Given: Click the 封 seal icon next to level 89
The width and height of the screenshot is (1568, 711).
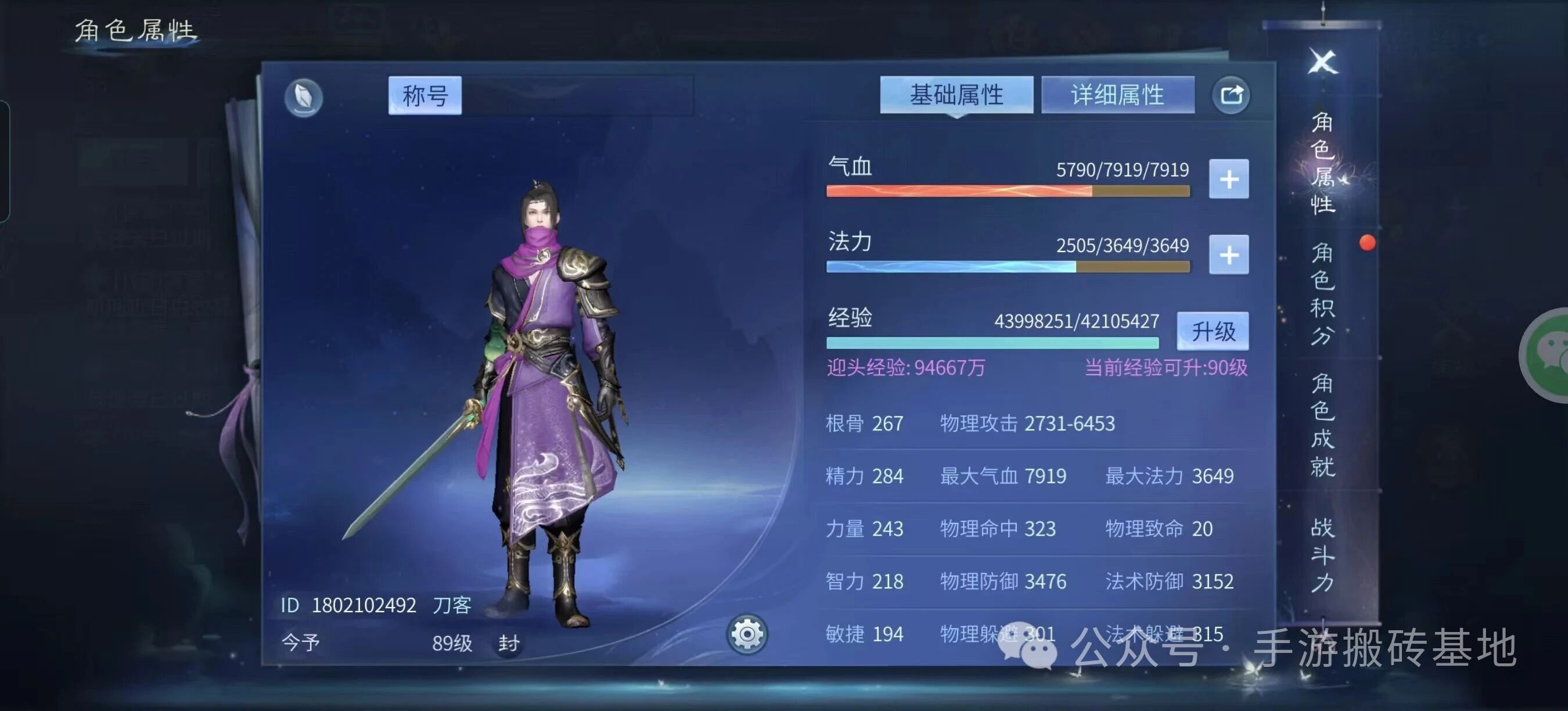Looking at the screenshot, I should click(x=509, y=643).
